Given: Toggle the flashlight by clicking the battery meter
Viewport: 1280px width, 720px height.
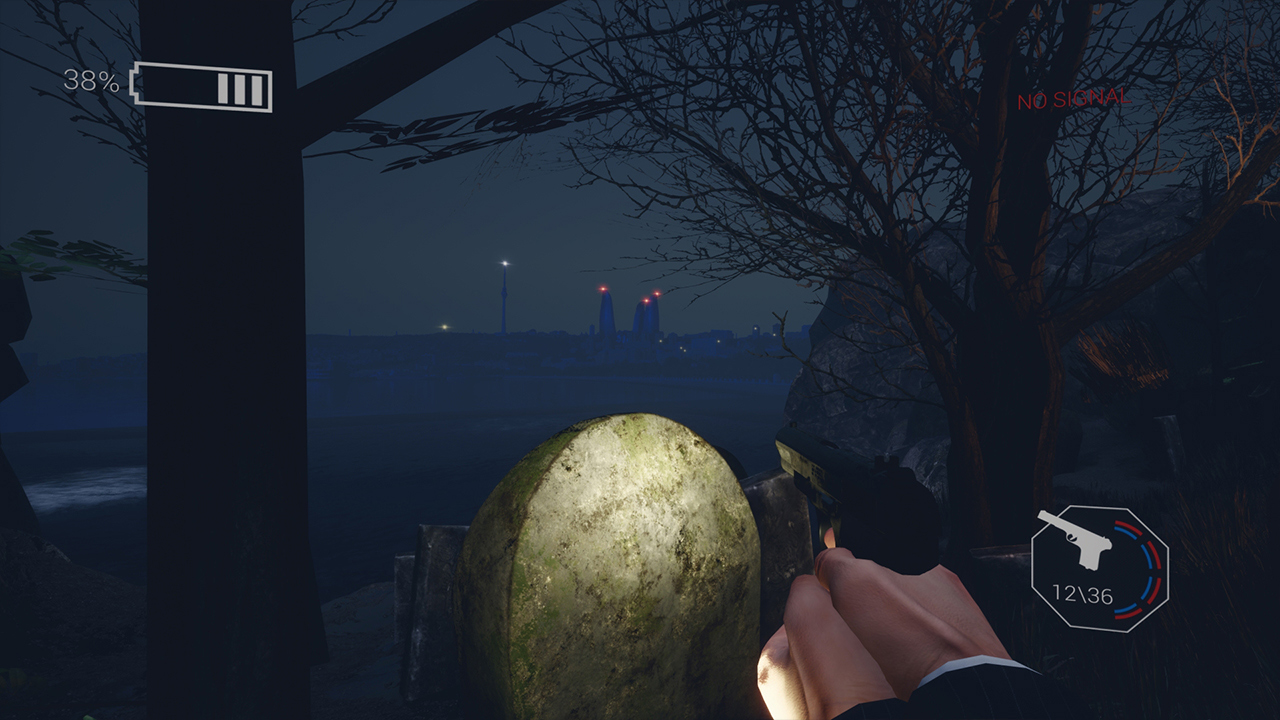Looking at the screenshot, I should point(200,85).
